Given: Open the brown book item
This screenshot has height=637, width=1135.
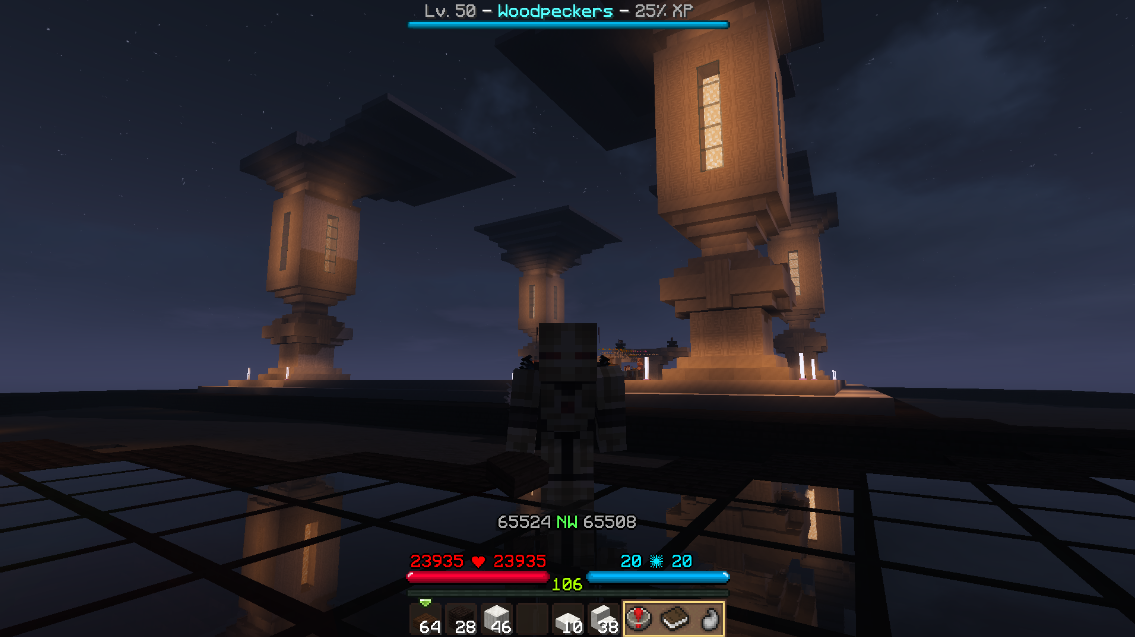Looking at the screenshot, I should 675,619.
